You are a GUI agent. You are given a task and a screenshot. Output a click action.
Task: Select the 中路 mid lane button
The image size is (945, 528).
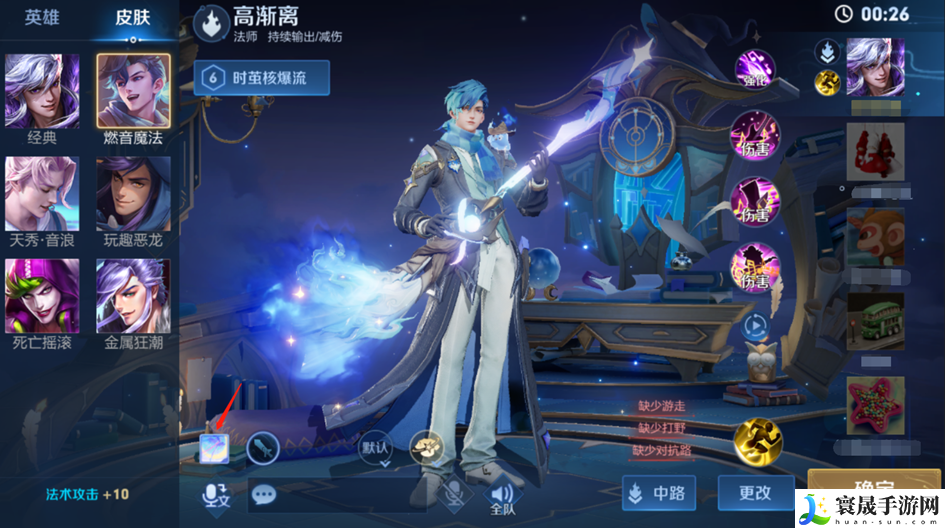point(658,493)
